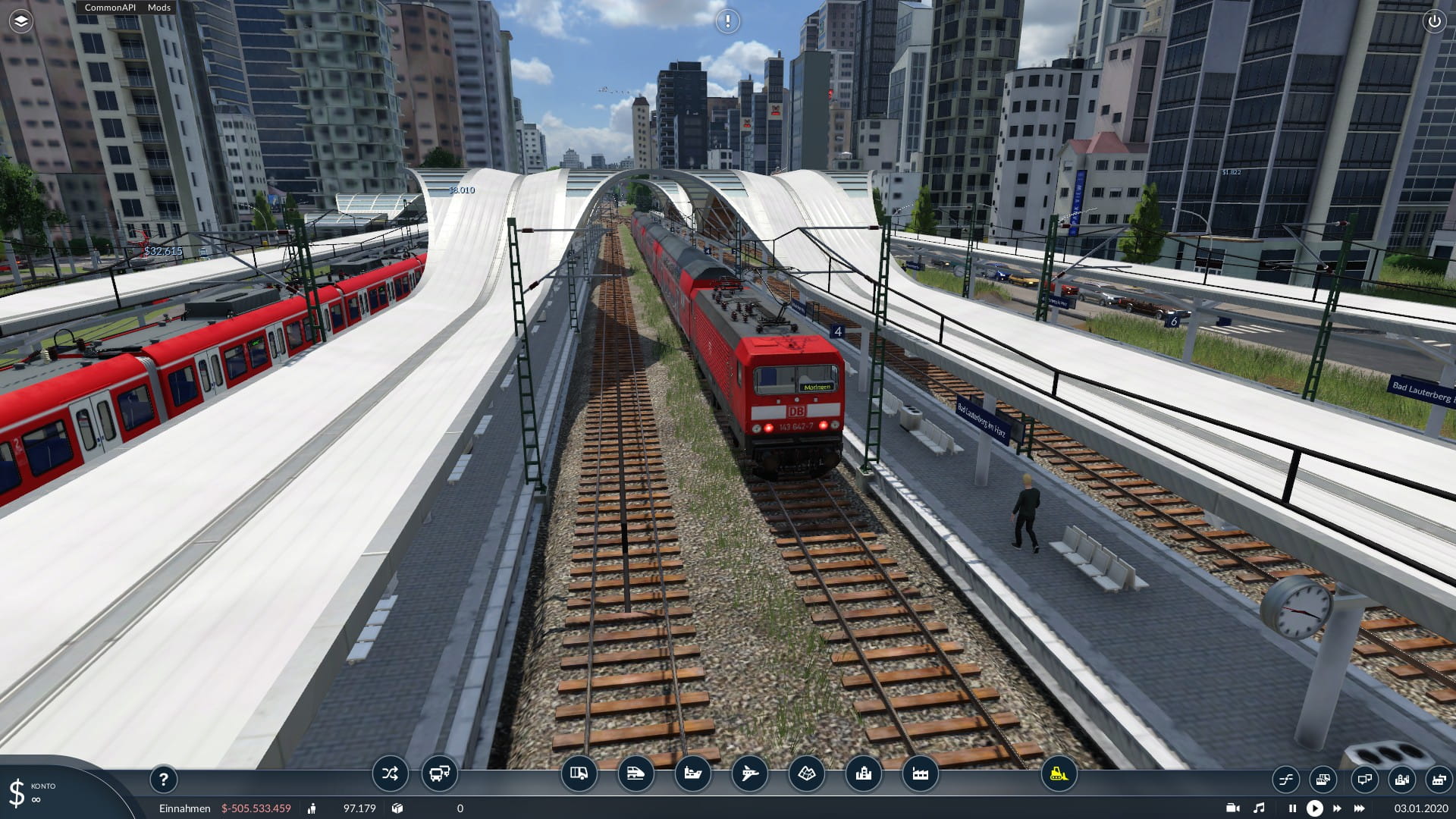
Task: Pause the game simulation
Action: pos(1292,808)
